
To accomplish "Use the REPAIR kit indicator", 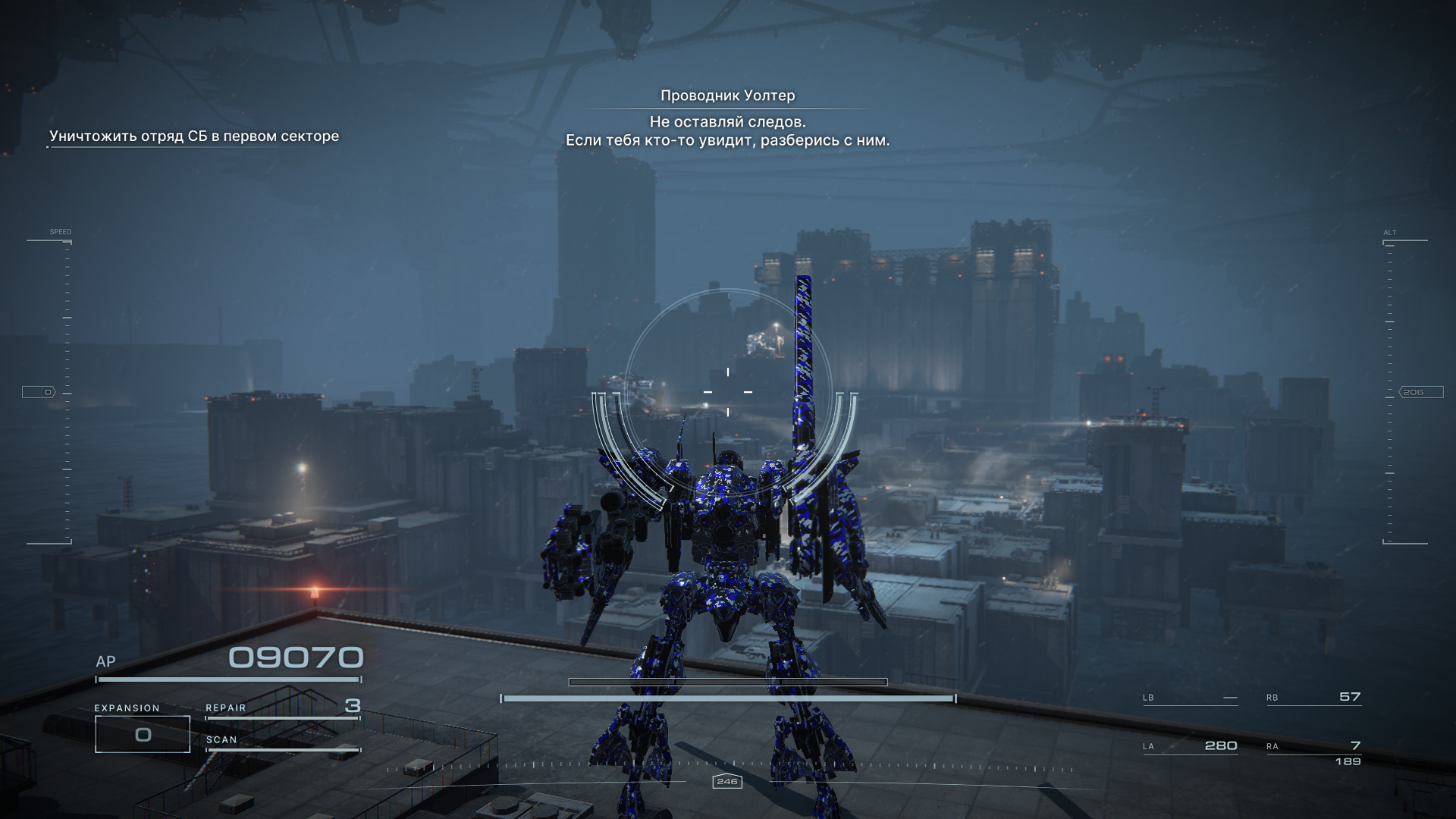I will click(282, 708).
